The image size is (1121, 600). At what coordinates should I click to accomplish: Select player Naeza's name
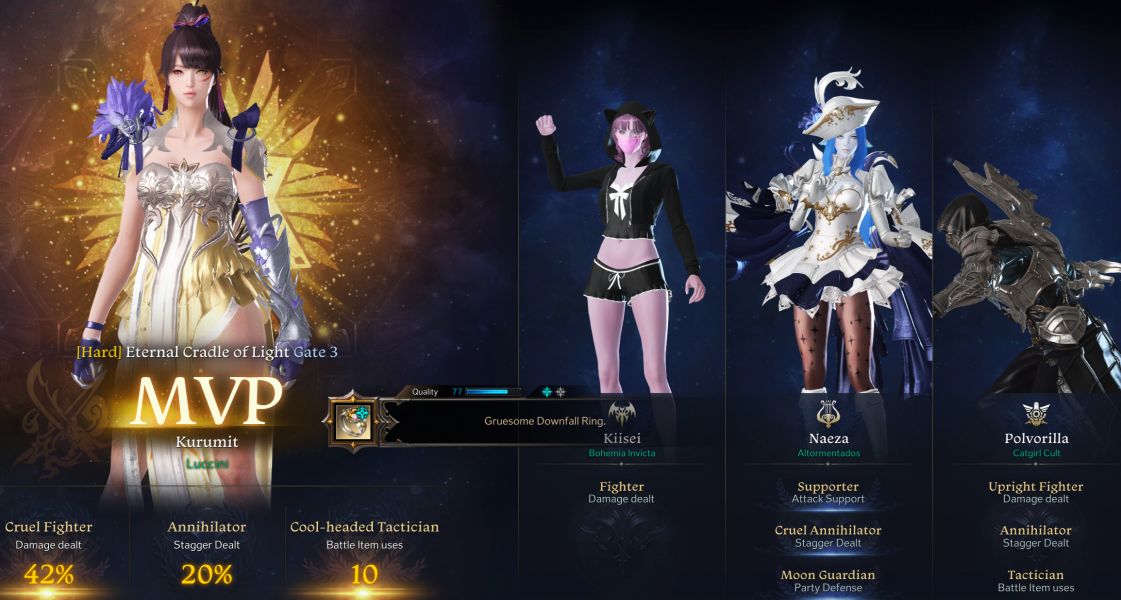827,438
